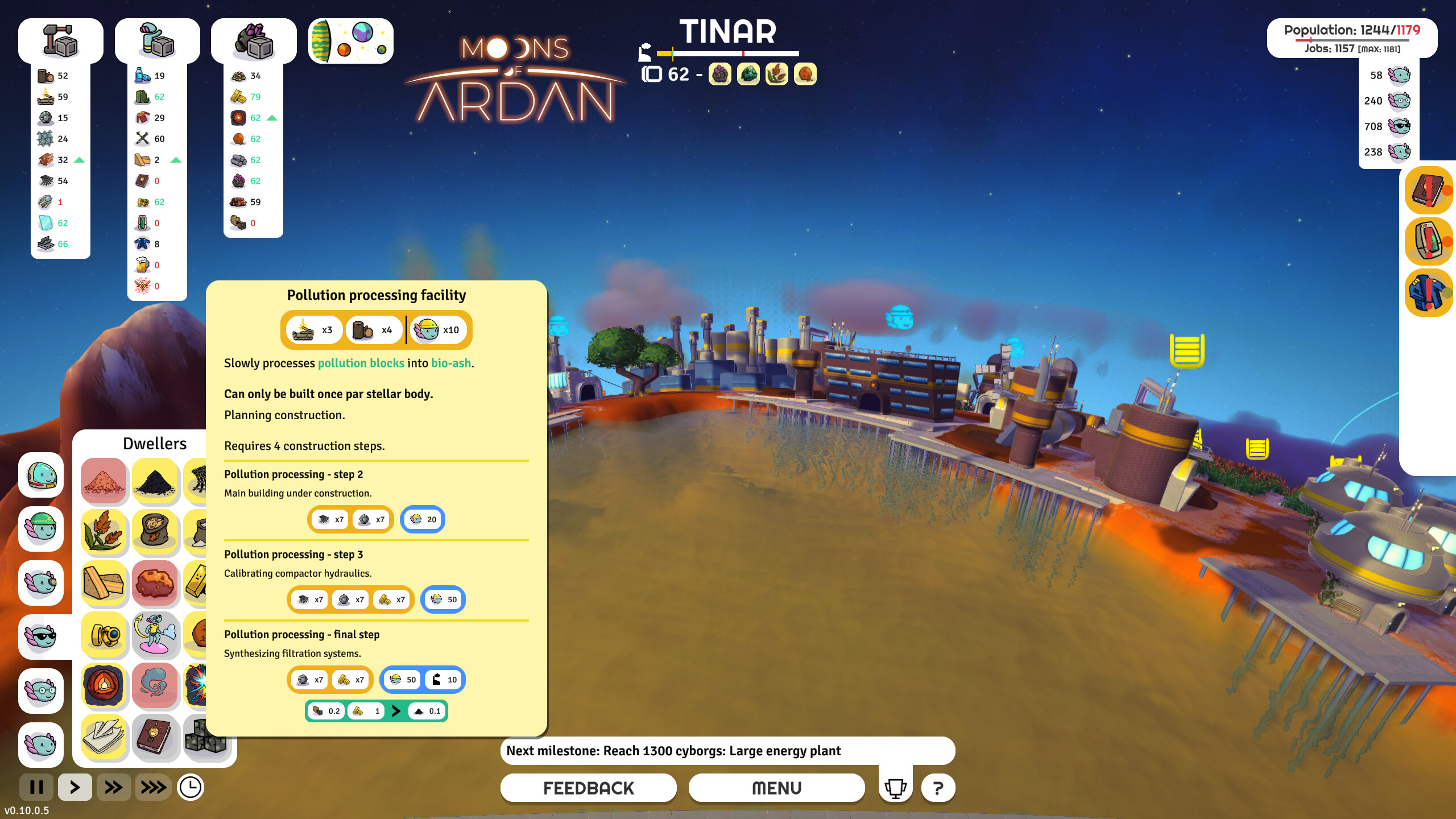Open the gadget notification icon on right sidebar
This screenshot has width=1456, height=819.
click(1429, 241)
